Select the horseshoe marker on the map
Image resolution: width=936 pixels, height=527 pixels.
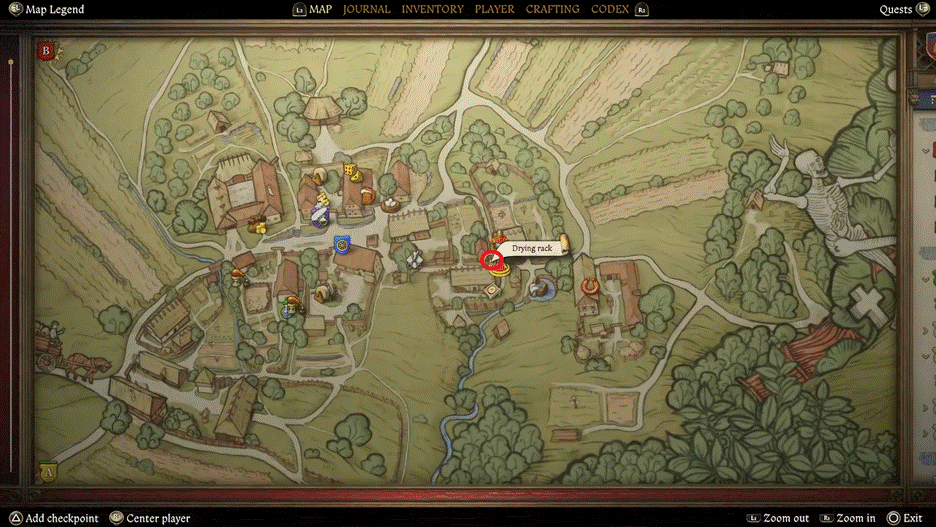point(590,287)
